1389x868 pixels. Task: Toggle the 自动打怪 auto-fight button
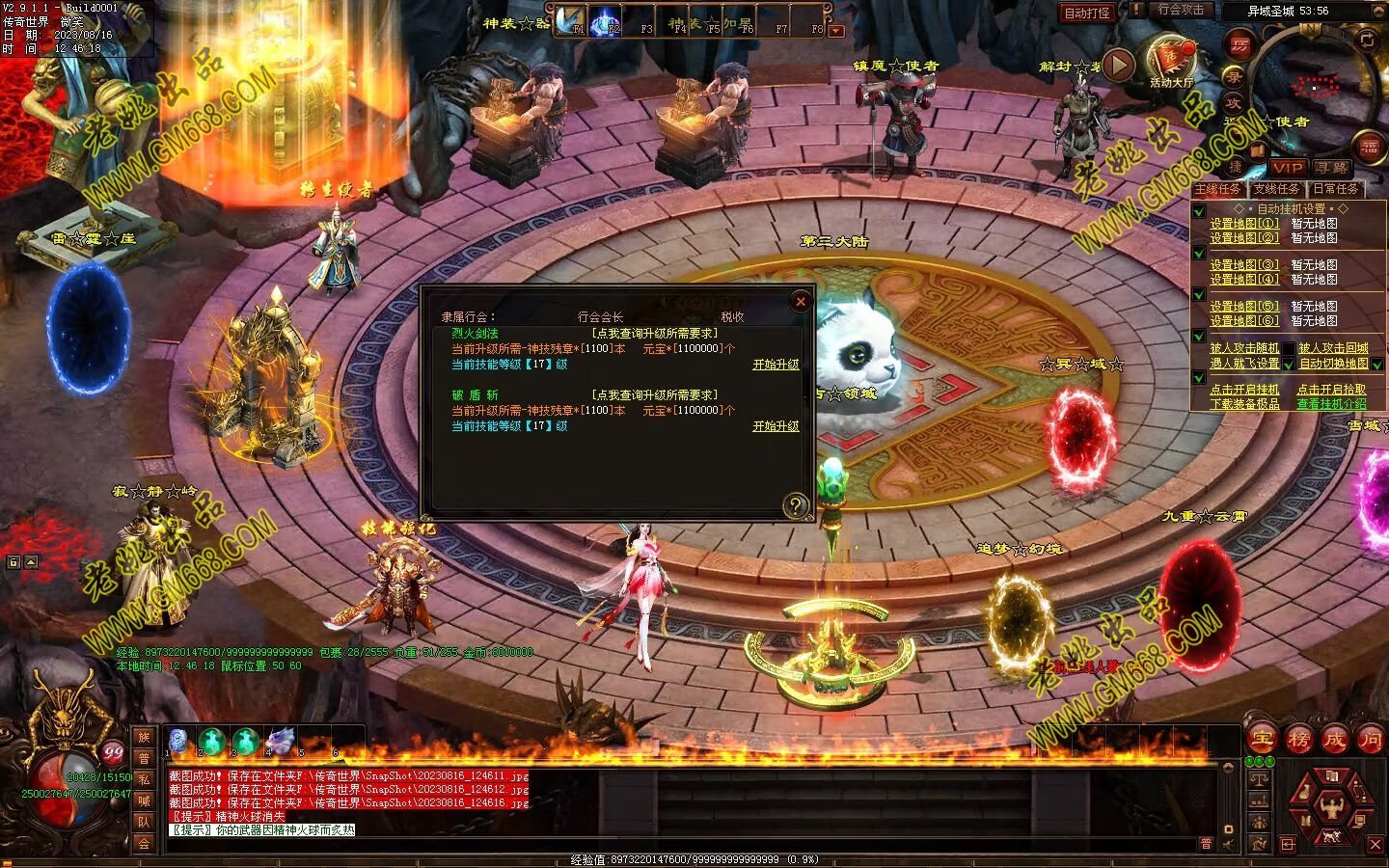[1087, 13]
